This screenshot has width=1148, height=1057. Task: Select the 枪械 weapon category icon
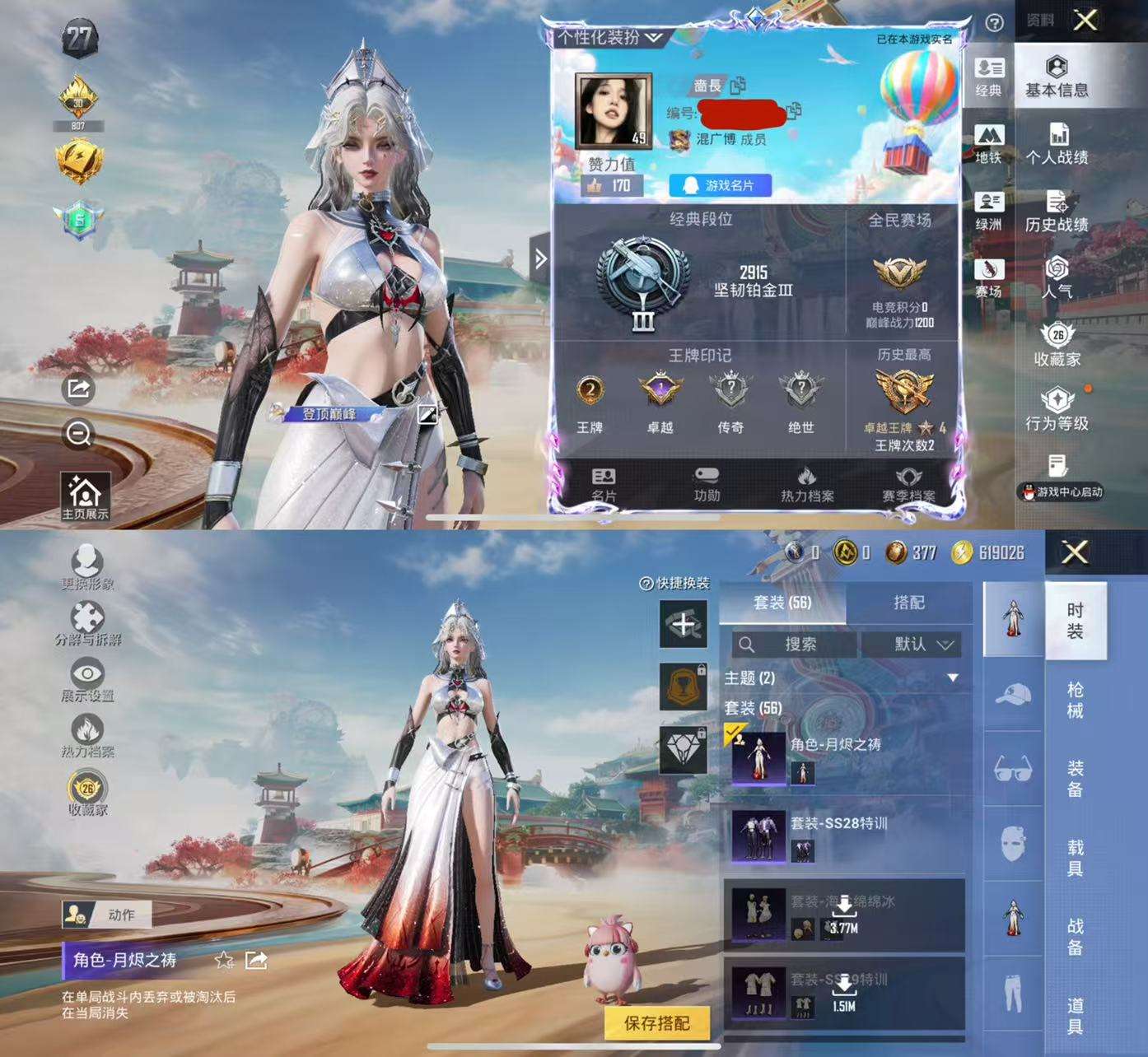pos(1014,696)
